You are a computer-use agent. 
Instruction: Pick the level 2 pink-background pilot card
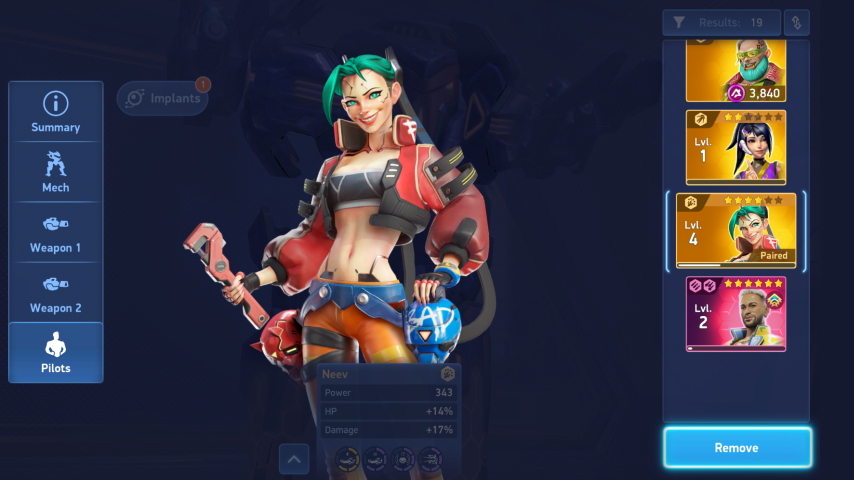[x=736, y=313]
